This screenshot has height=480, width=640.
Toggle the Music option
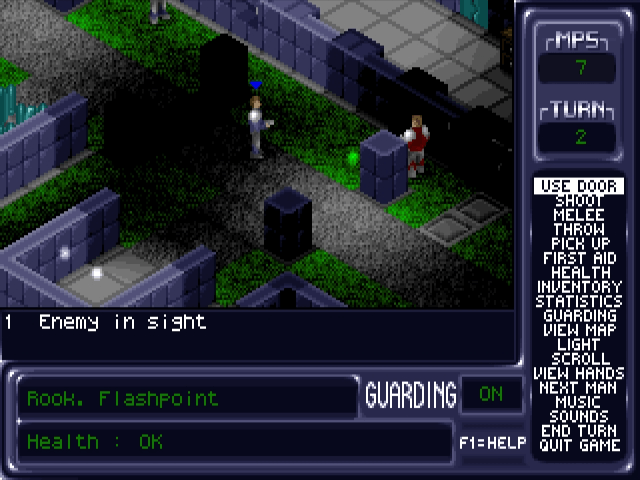pos(579,402)
